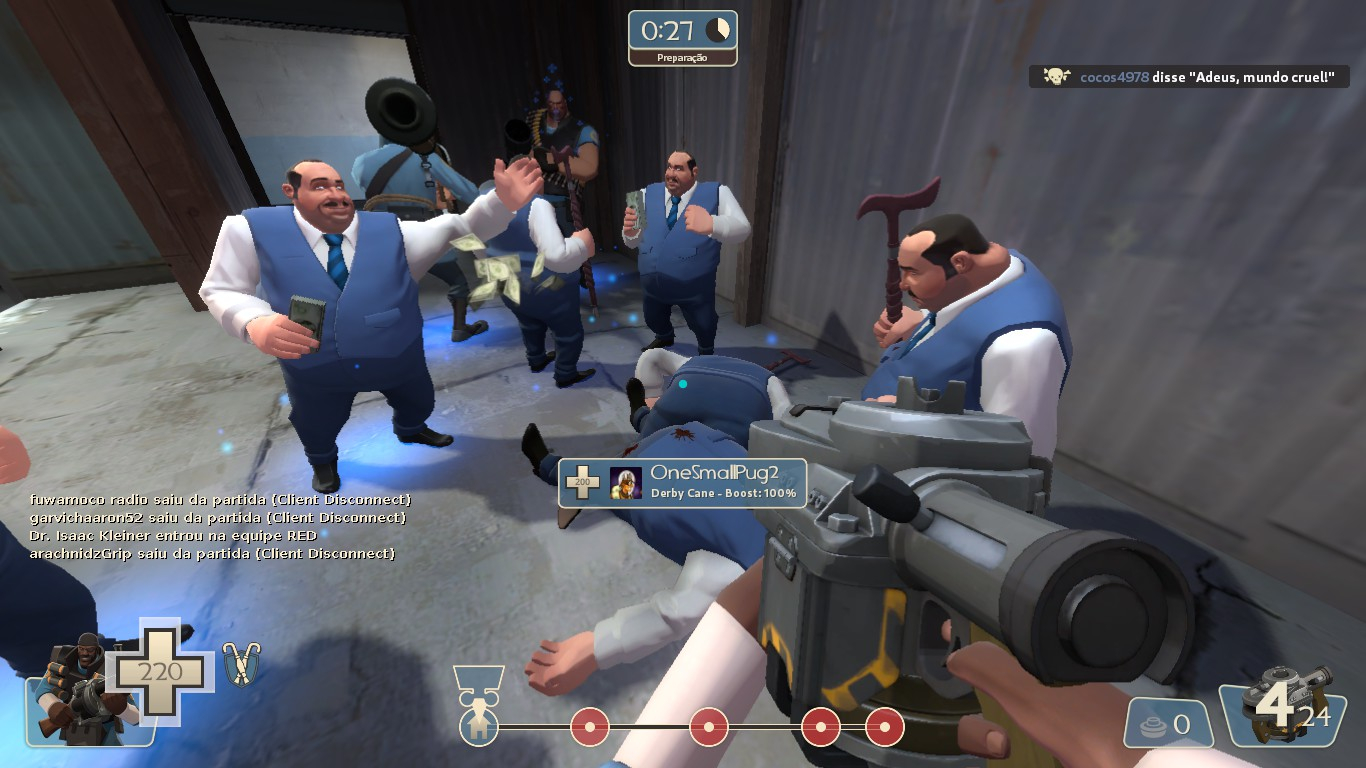The image size is (1366, 768).
Task: Open OneSmallPug2's avatar in the target panel
Action: (x=626, y=483)
